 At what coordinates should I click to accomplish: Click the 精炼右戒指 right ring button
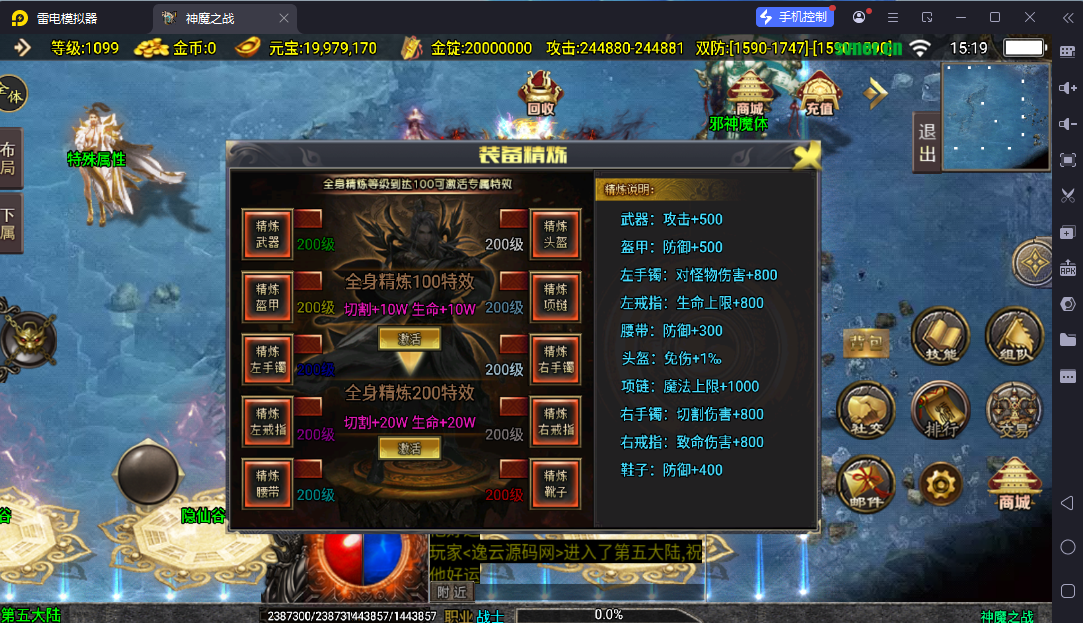[x=555, y=421]
